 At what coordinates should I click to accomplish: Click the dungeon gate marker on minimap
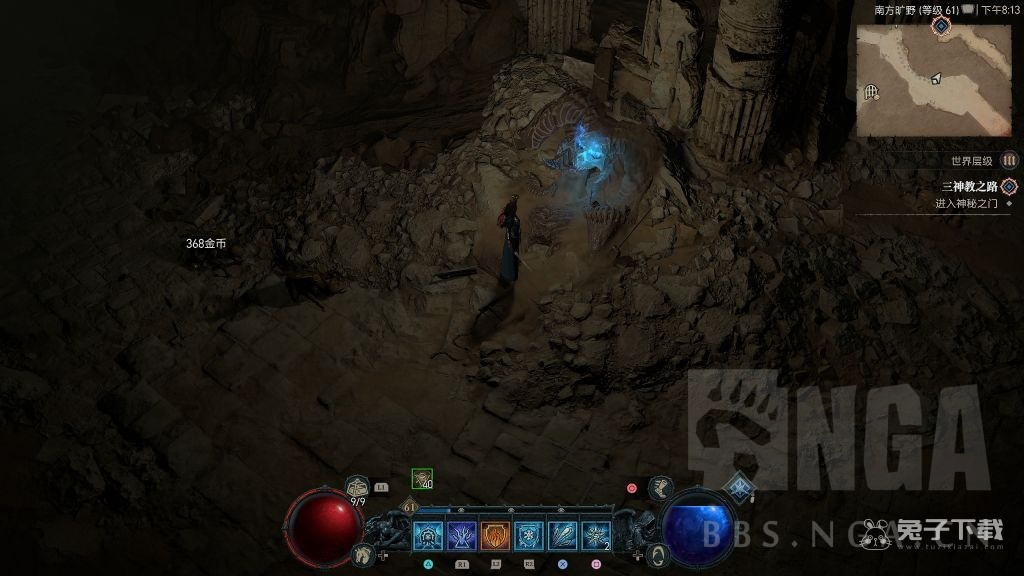[x=871, y=93]
